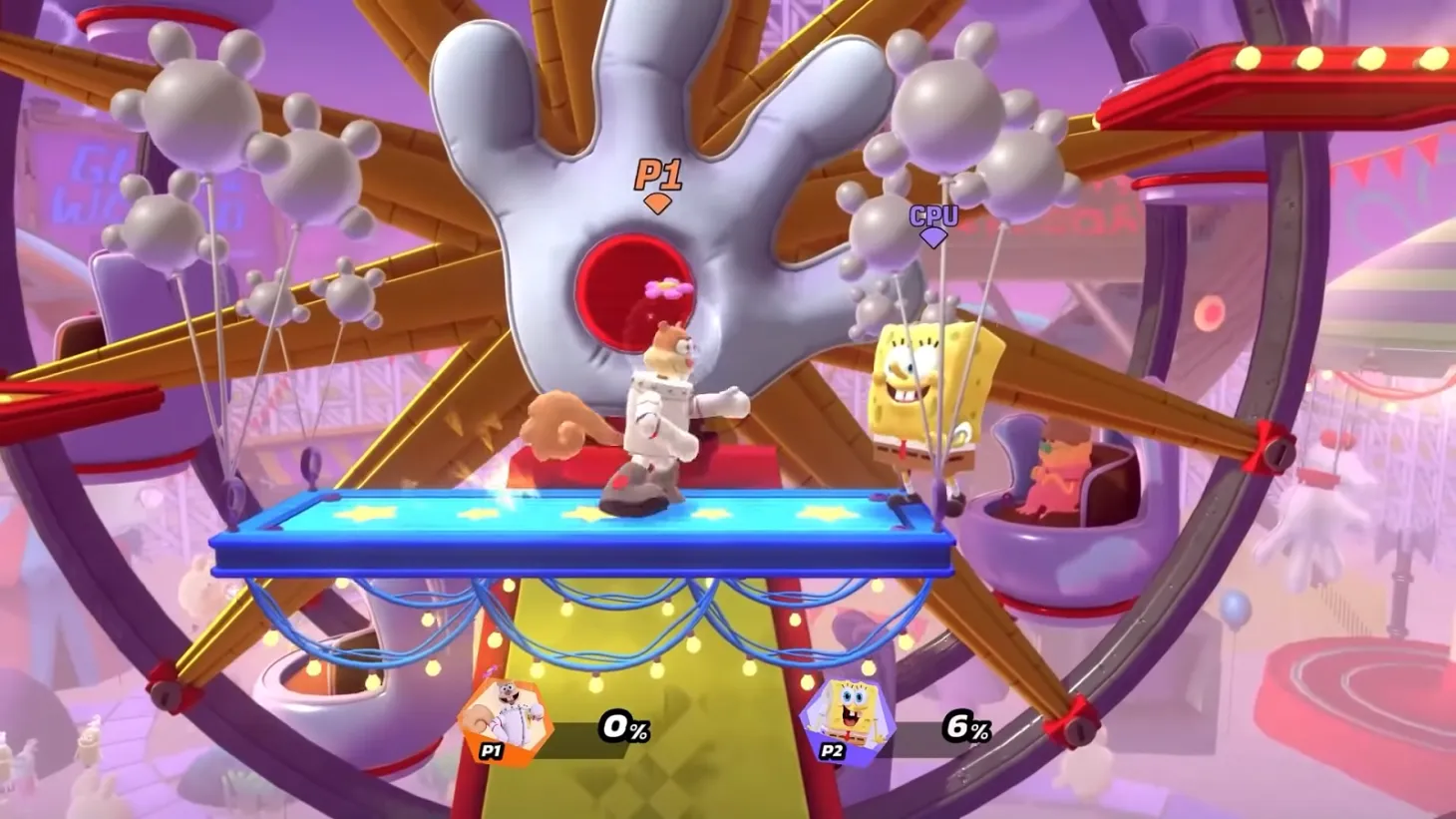Click the orange diamond marker below P1 text
1456x819 pixels.
click(x=660, y=203)
